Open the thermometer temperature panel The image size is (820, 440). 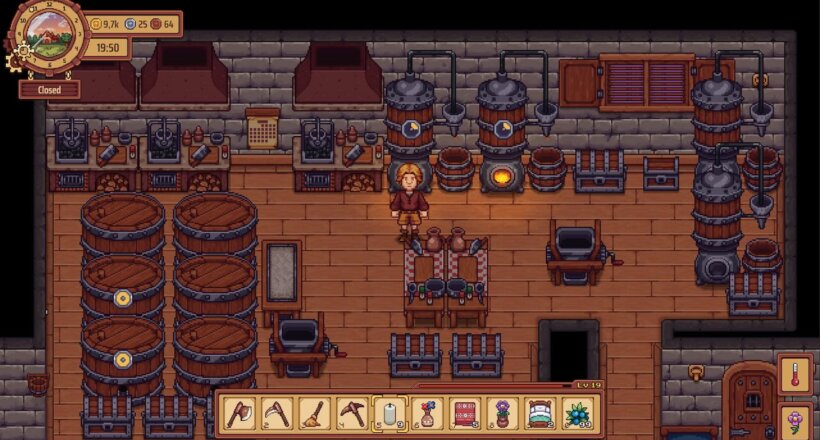[796, 372]
